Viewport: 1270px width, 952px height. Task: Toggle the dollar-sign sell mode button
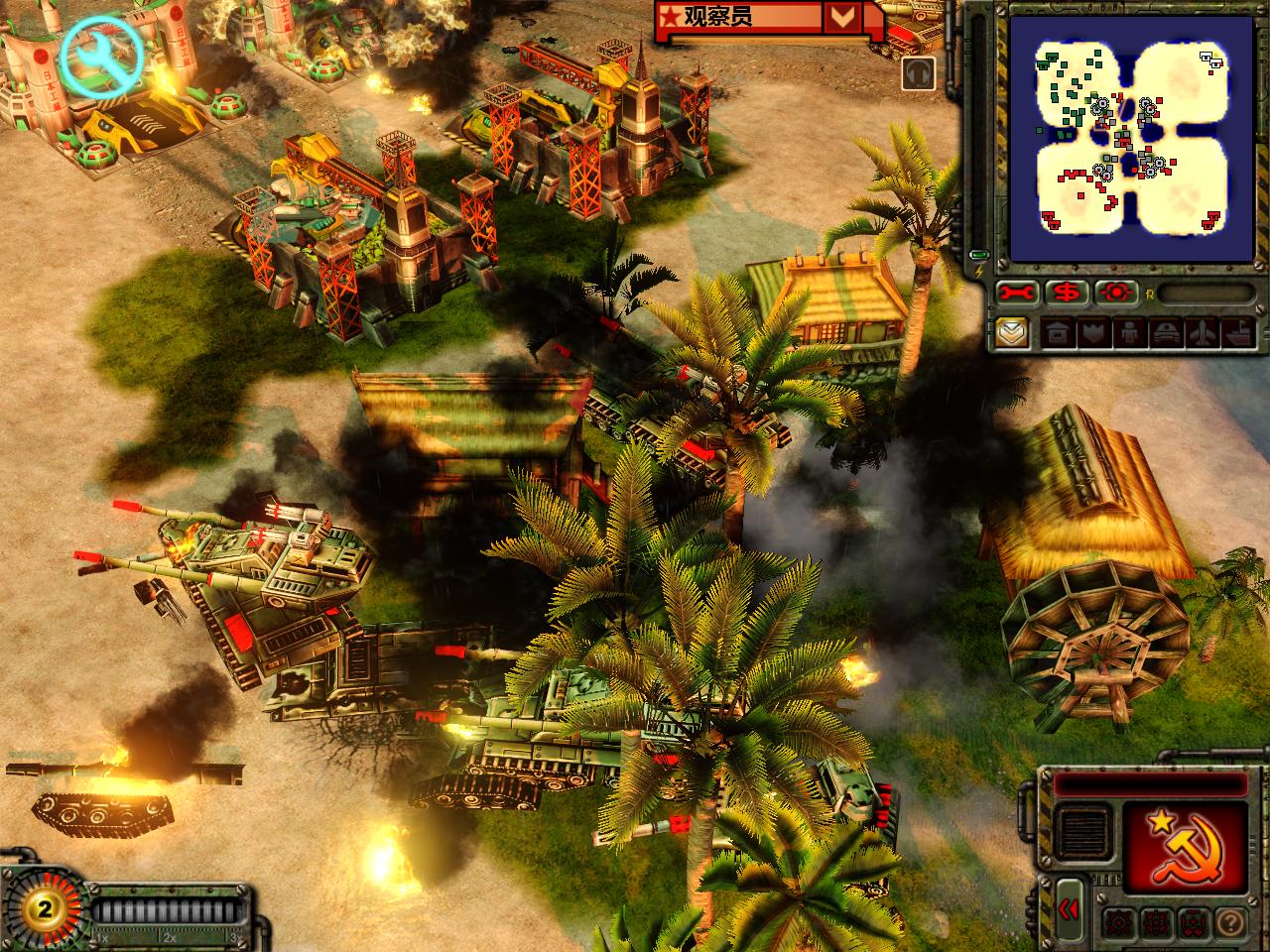[1067, 293]
